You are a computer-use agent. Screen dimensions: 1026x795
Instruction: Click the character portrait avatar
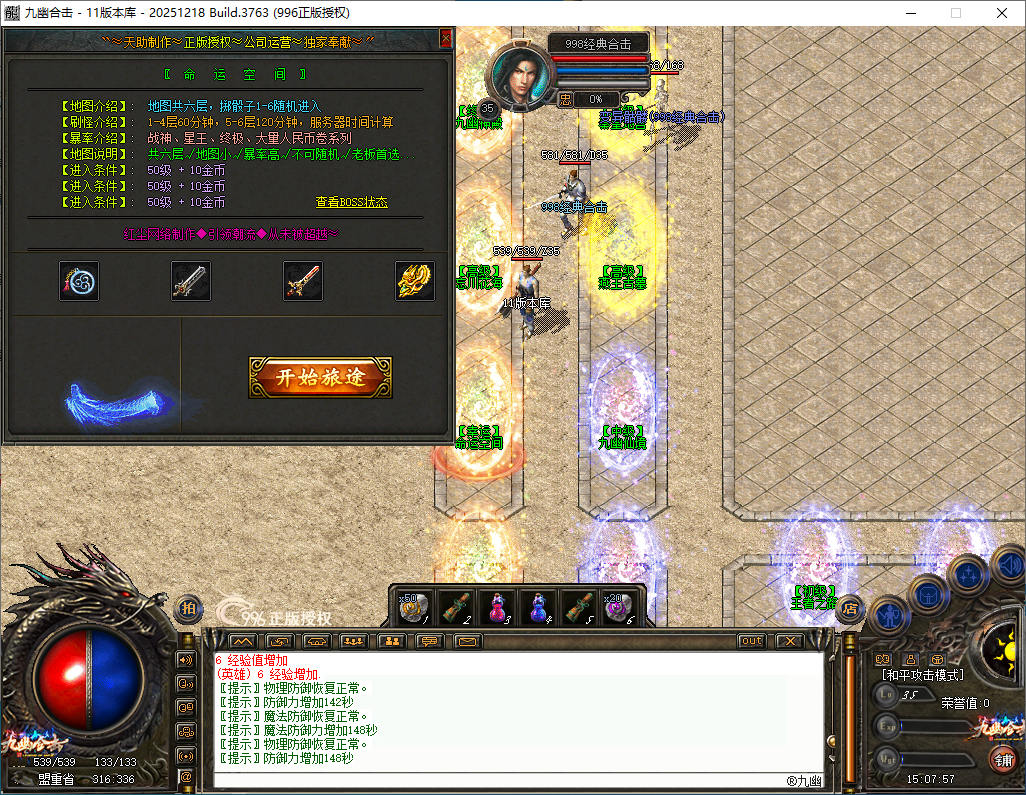[x=517, y=77]
